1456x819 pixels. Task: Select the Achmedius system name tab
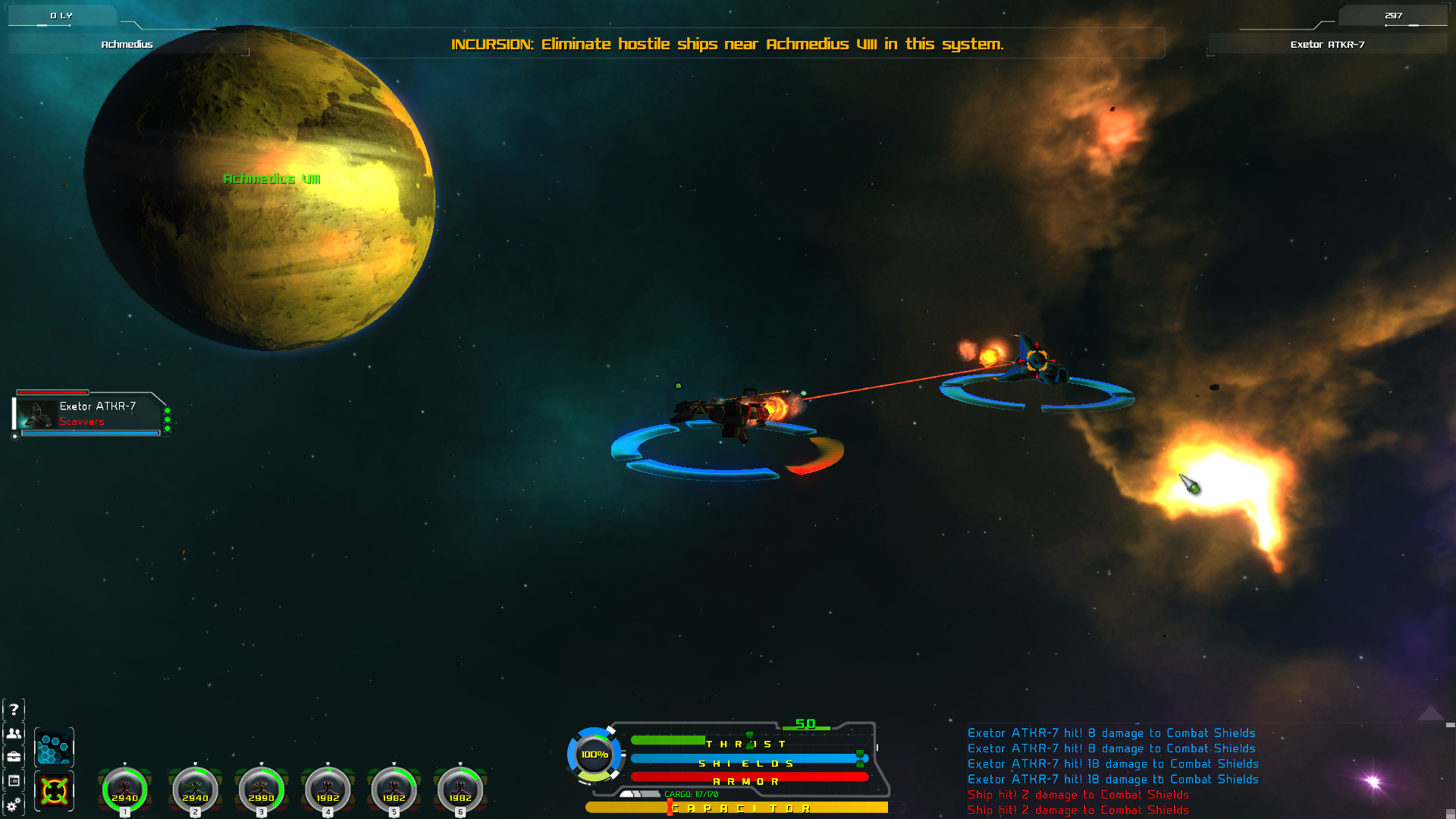(127, 44)
